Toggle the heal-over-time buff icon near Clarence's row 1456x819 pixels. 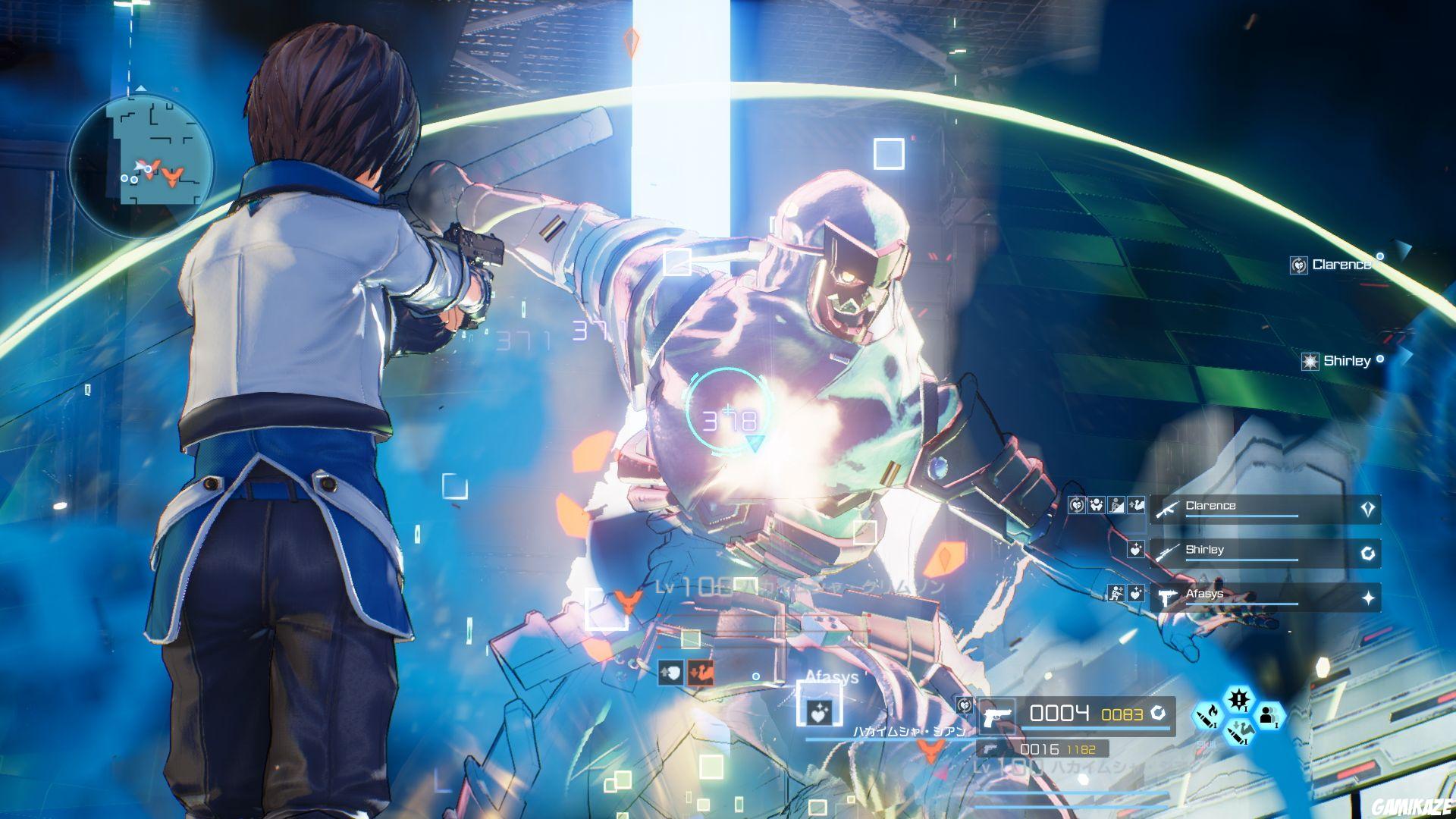[1077, 506]
